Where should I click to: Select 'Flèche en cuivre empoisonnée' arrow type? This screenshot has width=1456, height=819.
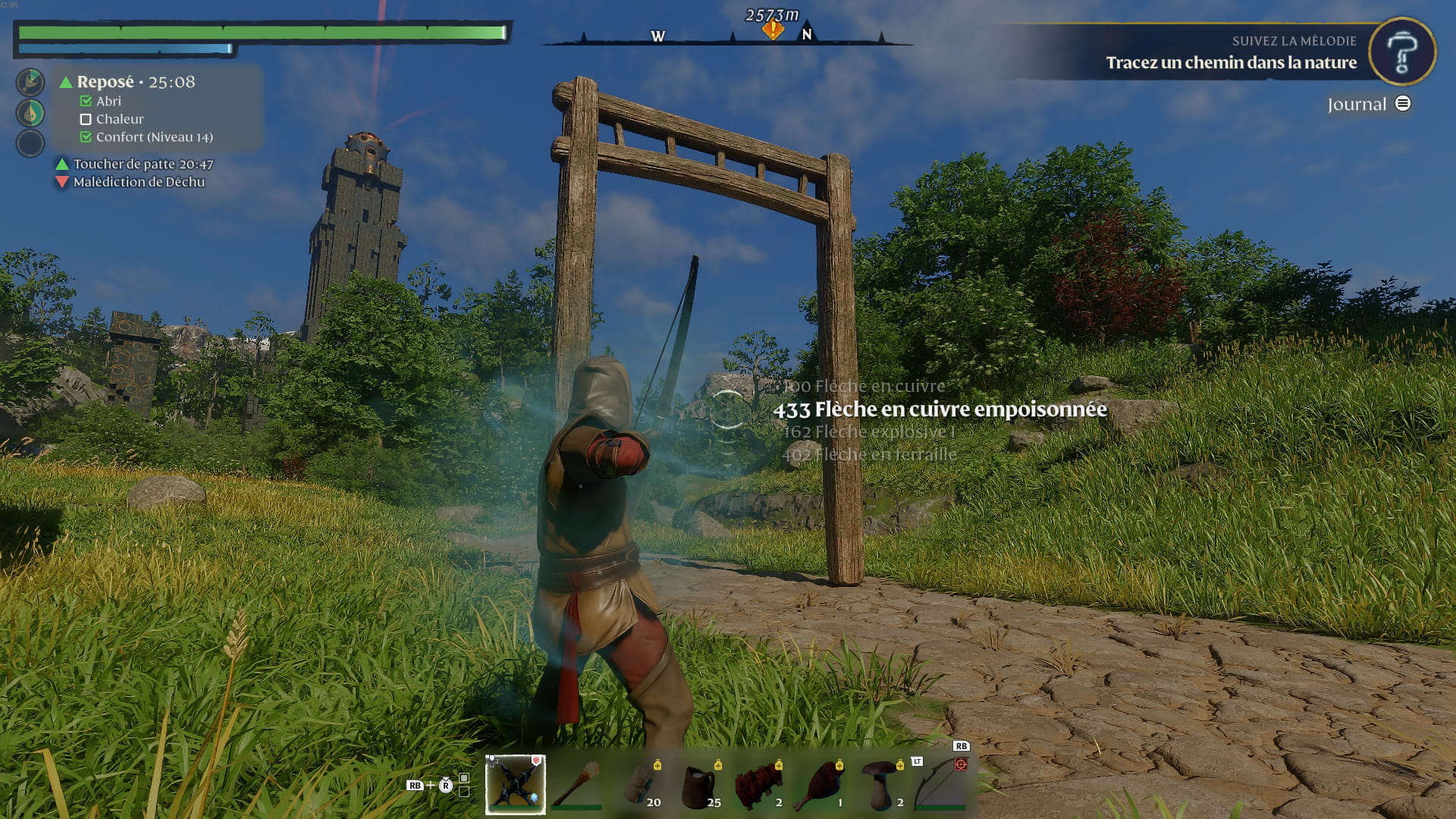[940, 409]
